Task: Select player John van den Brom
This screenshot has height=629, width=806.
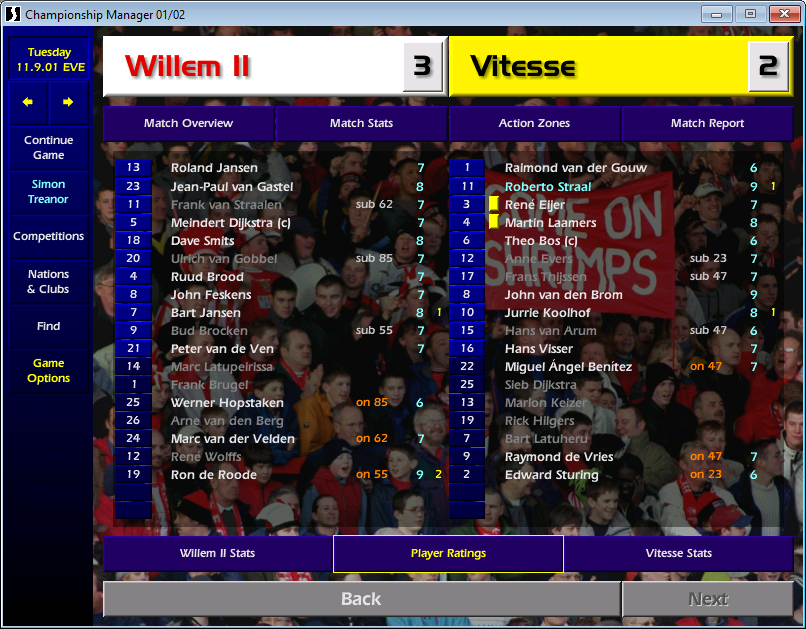Action: [563, 295]
